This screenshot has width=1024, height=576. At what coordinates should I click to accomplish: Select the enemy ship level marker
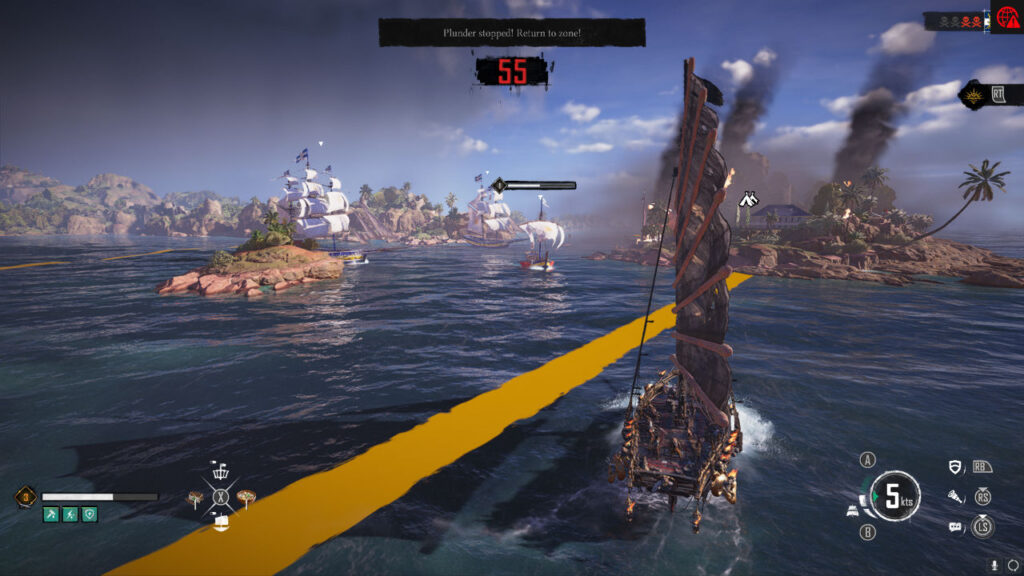[x=498, y=185]
